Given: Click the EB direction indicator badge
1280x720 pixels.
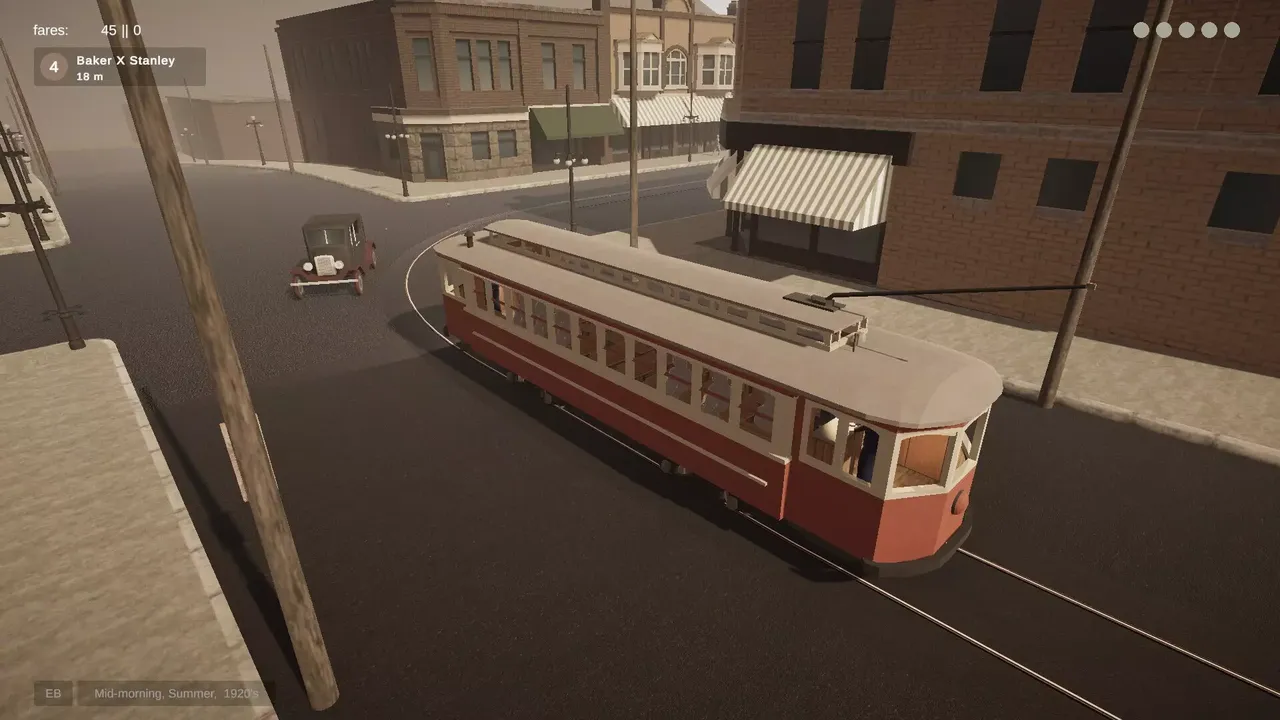Looking at the screenshot, I should [x=54, y=693].
